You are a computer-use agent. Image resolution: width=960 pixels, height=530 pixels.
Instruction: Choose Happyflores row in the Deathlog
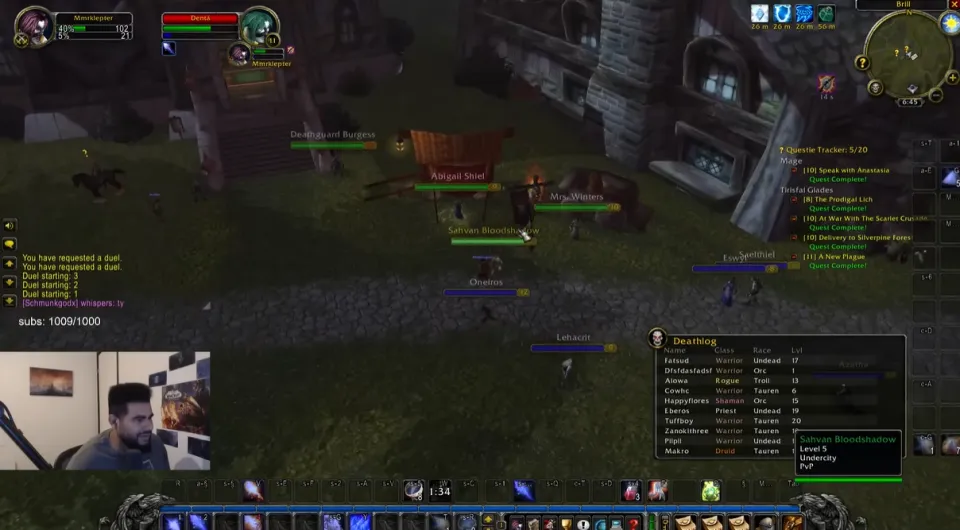coord(685,400)
